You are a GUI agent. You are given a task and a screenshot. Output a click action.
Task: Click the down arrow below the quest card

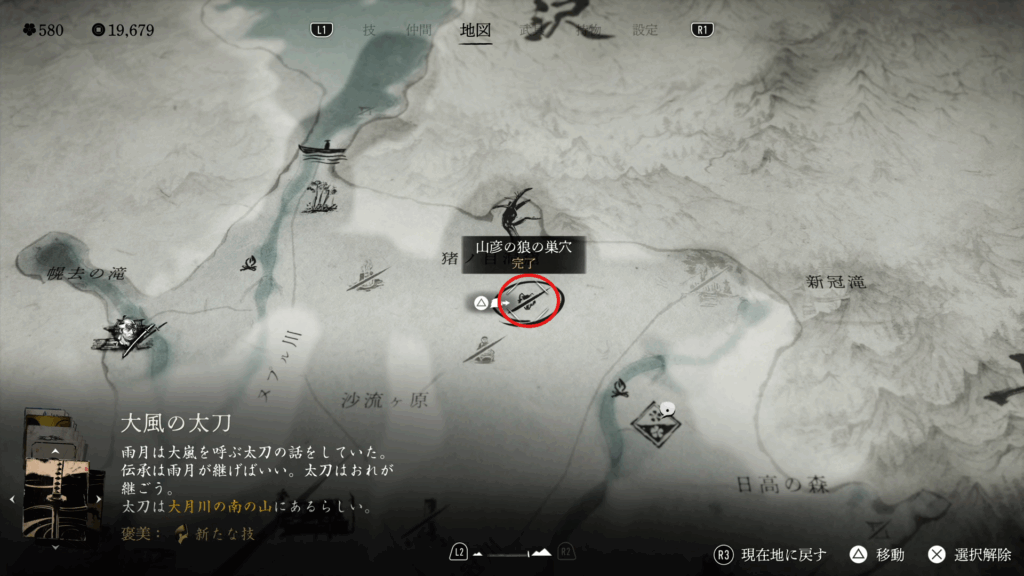pos(56,545)
